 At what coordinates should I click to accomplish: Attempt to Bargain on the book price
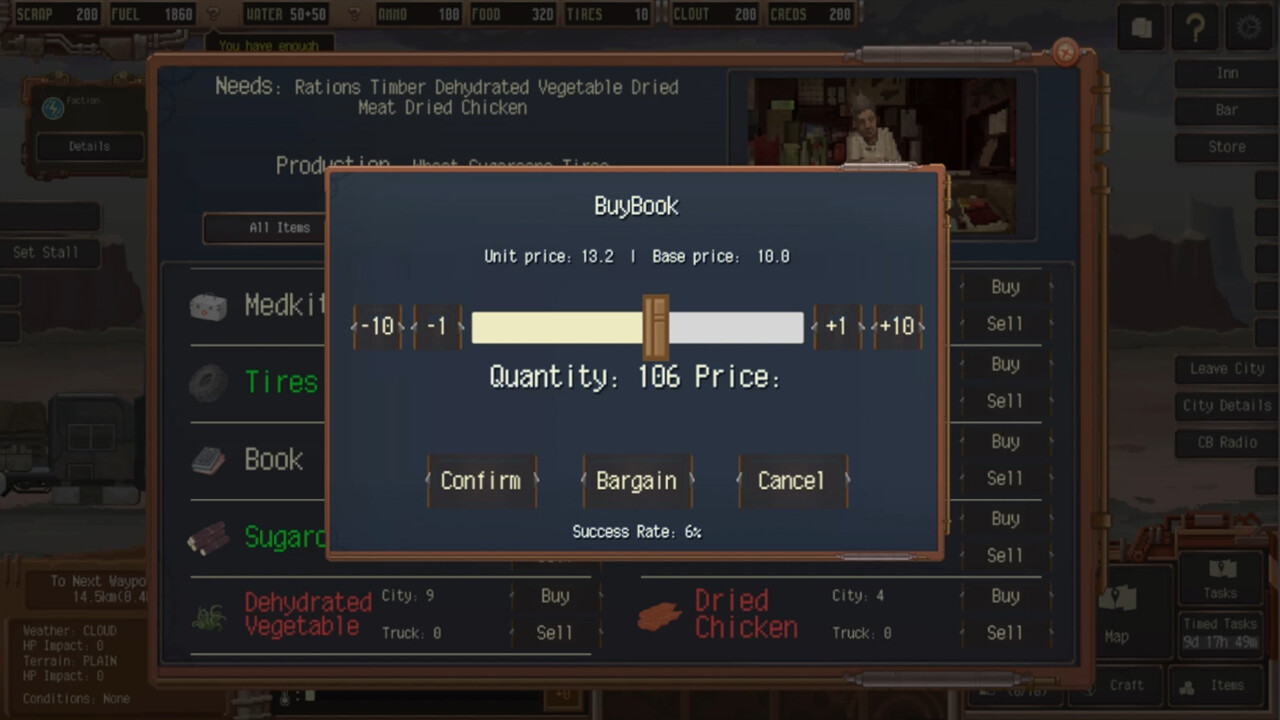[x=636, y=481]
